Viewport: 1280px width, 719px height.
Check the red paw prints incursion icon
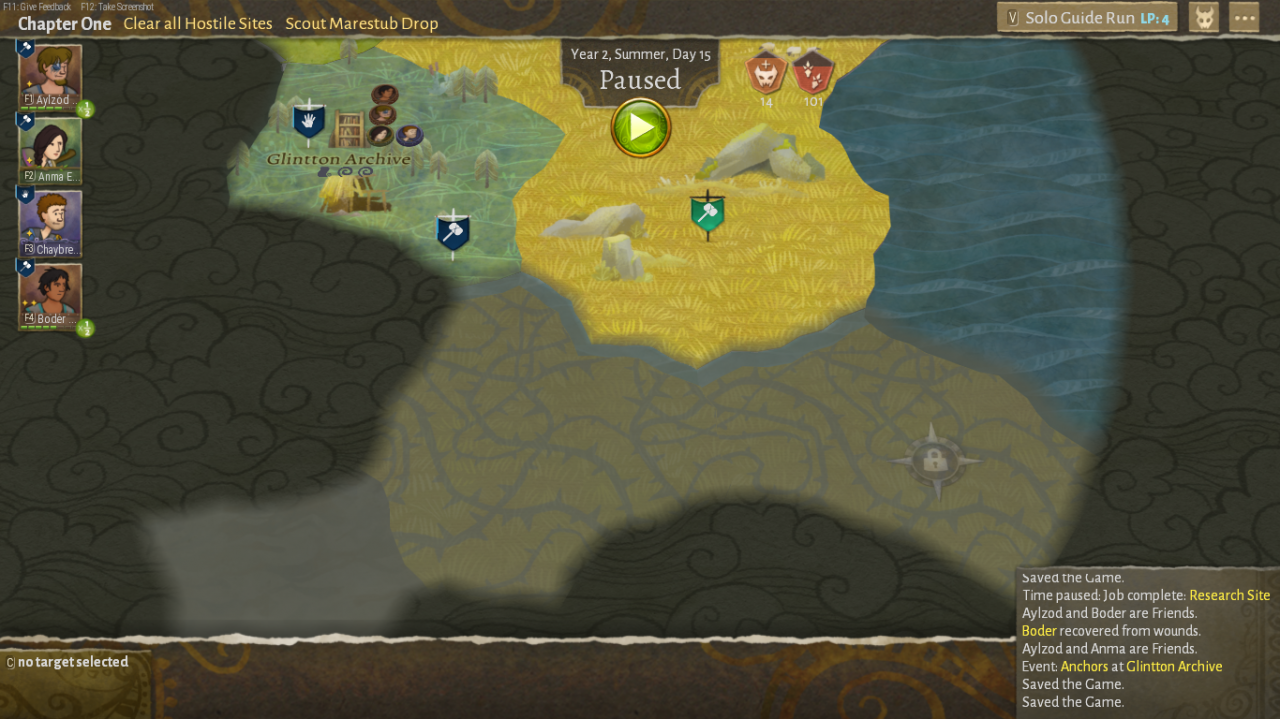[813, 73]
